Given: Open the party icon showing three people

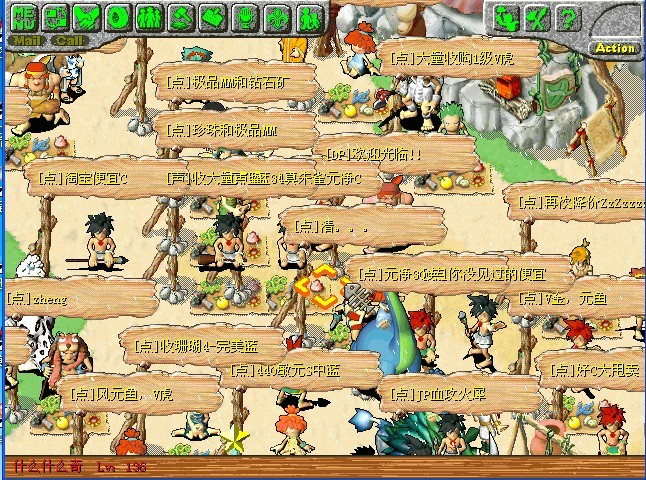Looking at the screenshot, I should tap(150, 17).
